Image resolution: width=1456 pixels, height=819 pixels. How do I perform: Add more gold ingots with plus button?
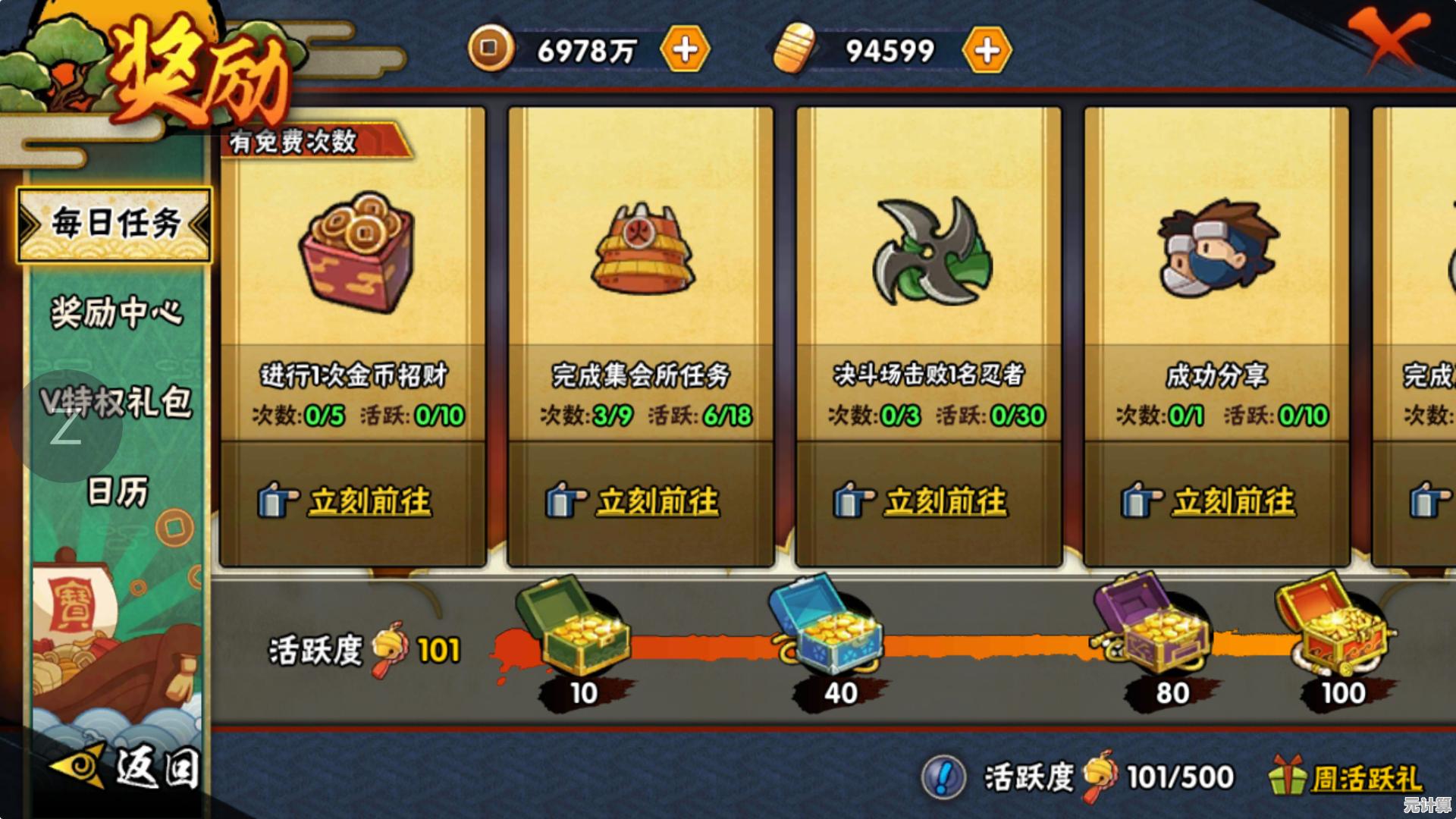tap(986, 50)
